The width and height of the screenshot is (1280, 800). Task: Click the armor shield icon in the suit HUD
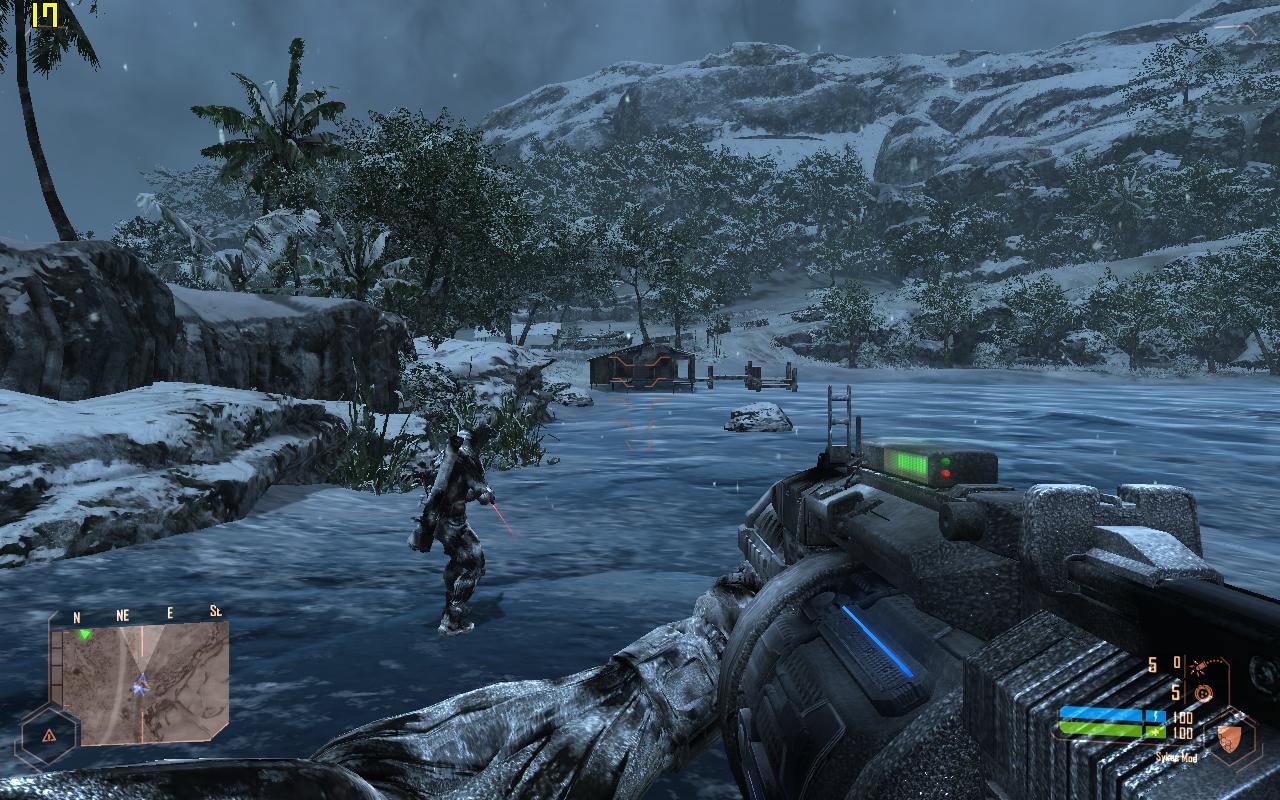point(1228,739)
